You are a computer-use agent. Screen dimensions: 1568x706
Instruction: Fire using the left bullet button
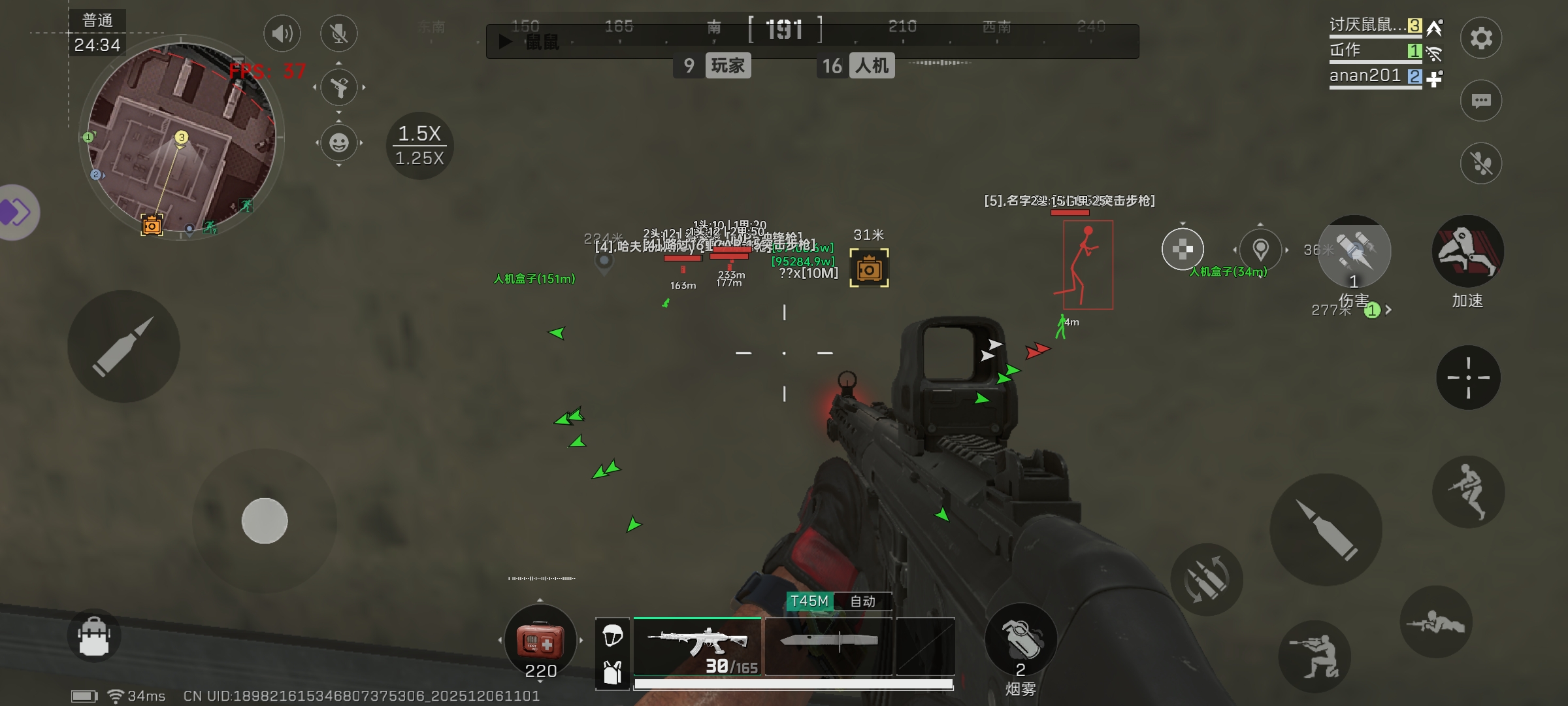pos(123,346)
